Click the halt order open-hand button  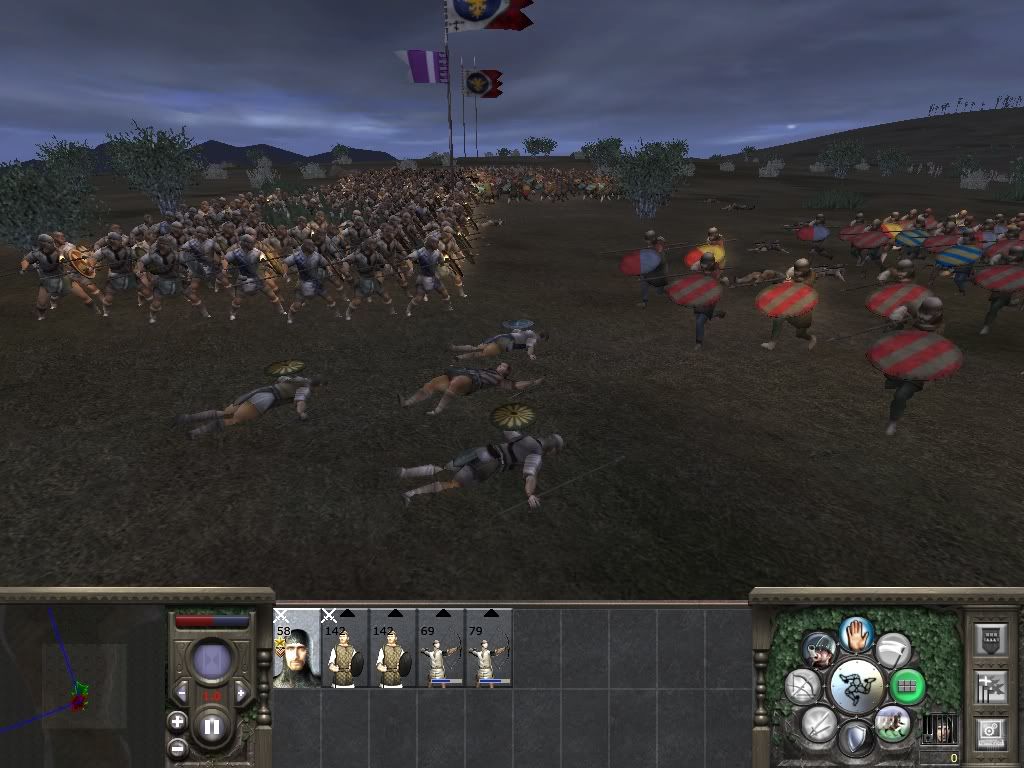pos(856,633)
